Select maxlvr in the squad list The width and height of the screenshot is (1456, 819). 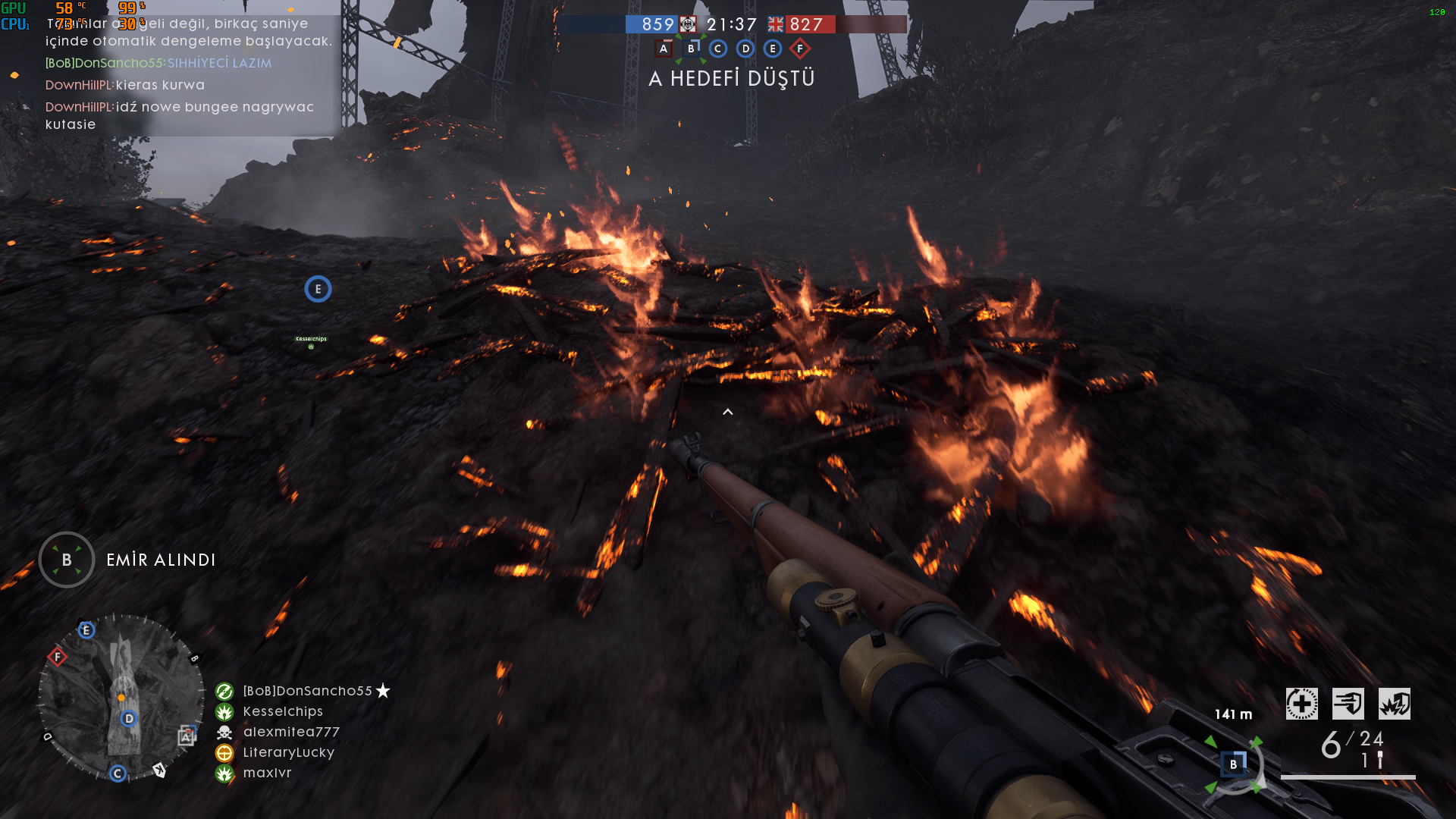[267, 773]
